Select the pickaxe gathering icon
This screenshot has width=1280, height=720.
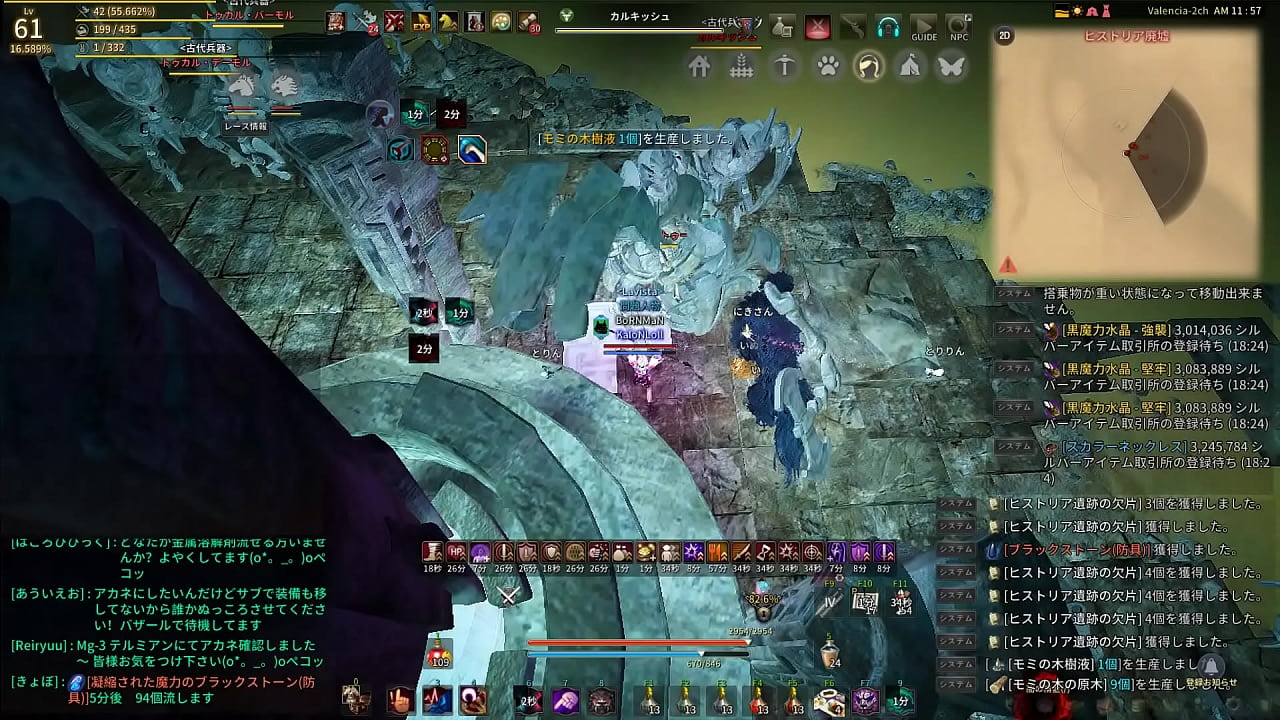point(784,66)
